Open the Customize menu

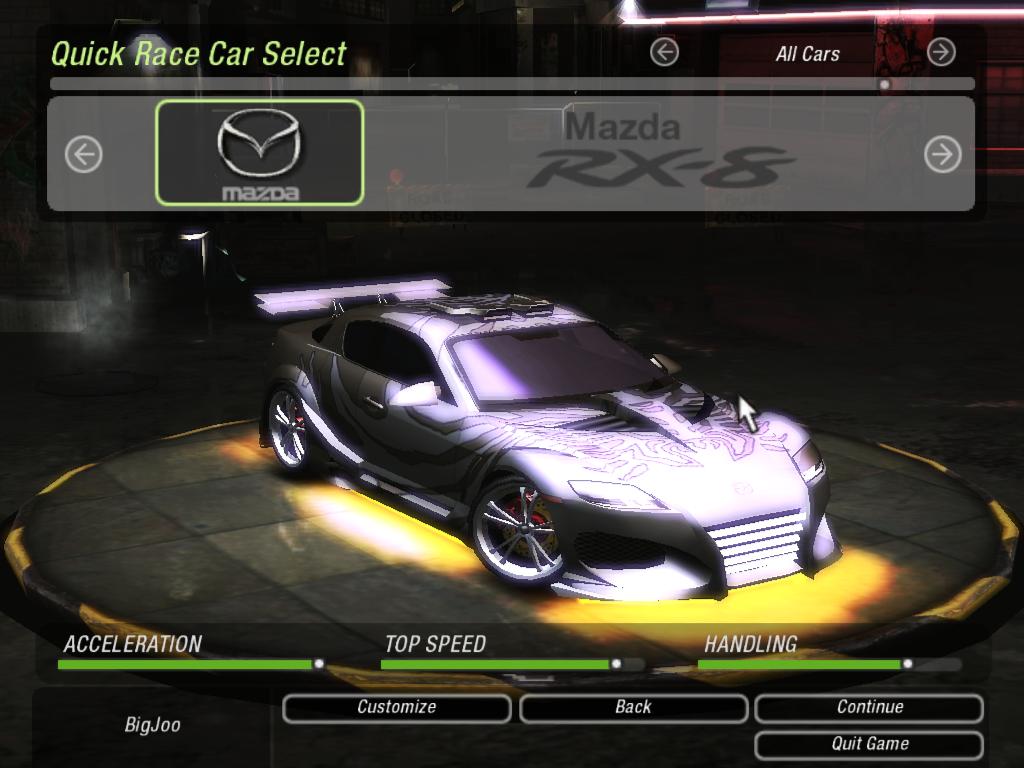[x=397, y=708]
